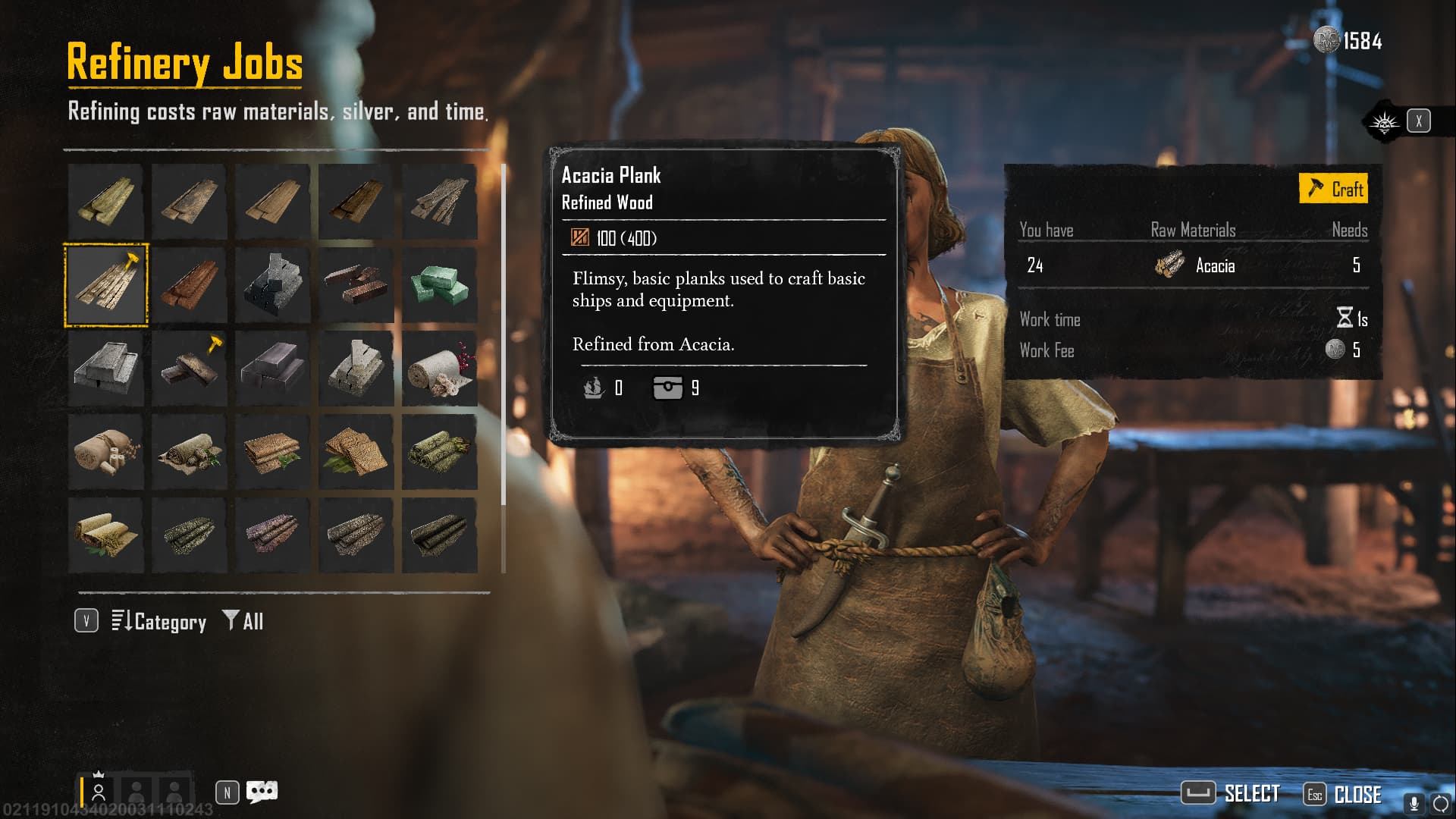
Task: Open the player group crown icon
Action: [x=99, y=790]
